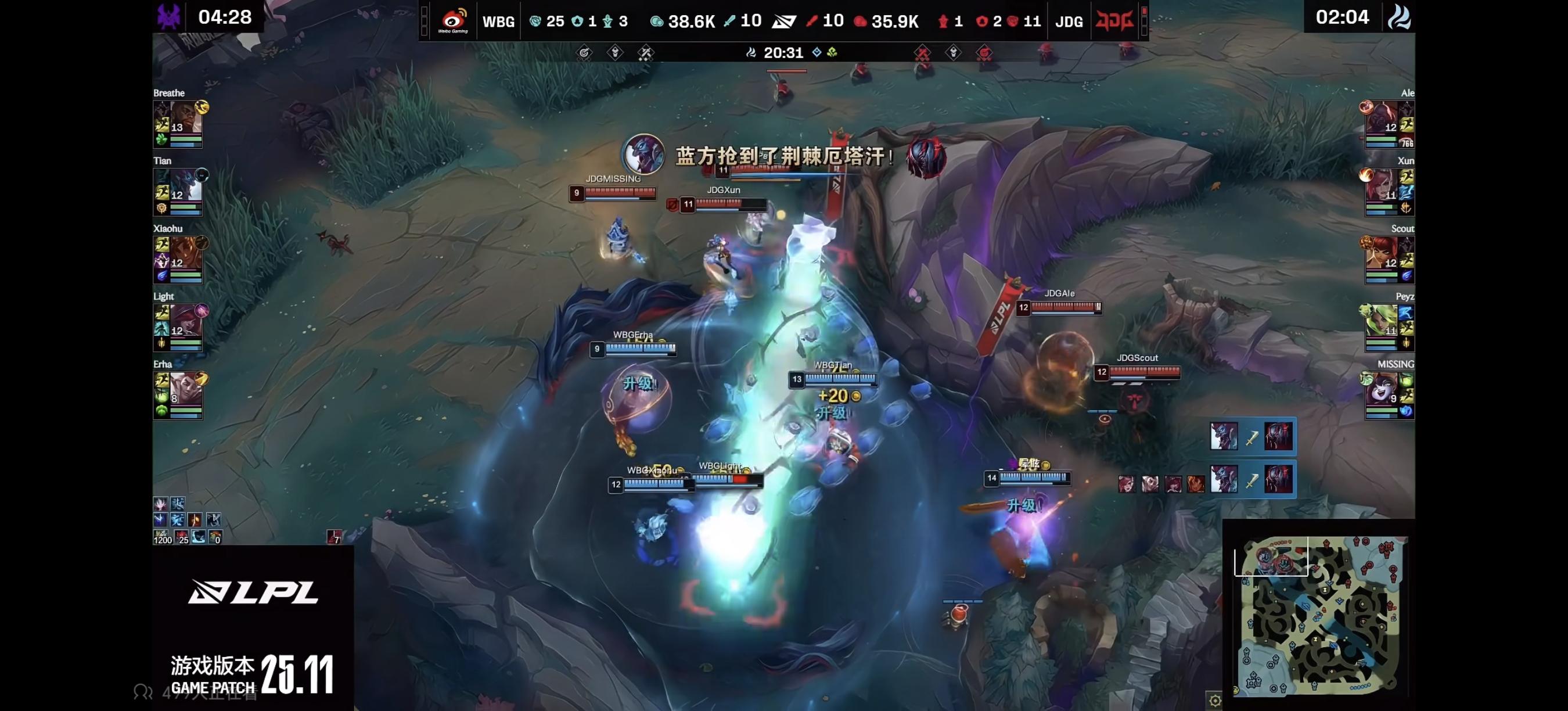The image size is (1568, 711).
Task: Click Scout's champion portrait
Action: click(1381, 252)
